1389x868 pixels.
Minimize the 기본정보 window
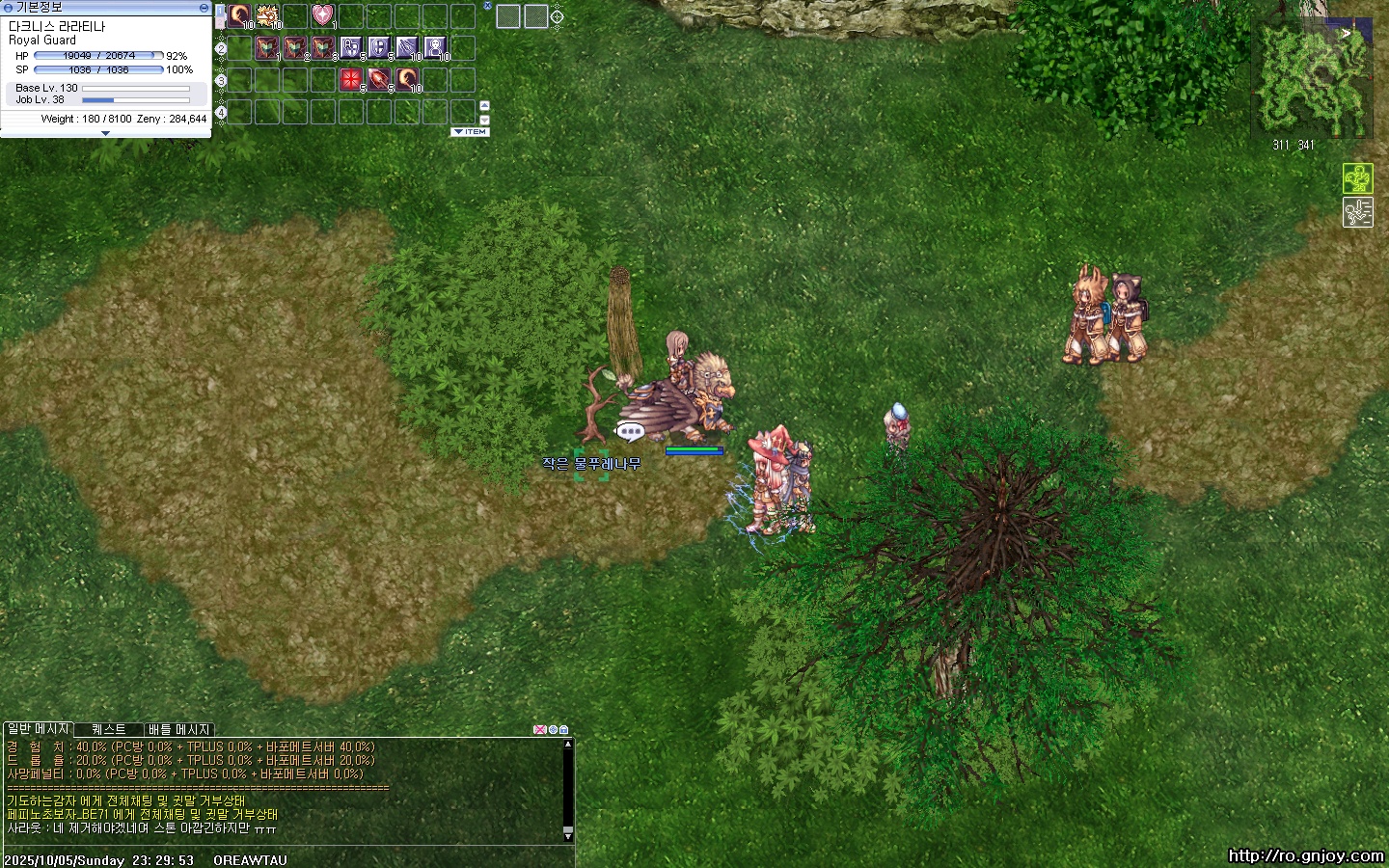click(204, 7)
